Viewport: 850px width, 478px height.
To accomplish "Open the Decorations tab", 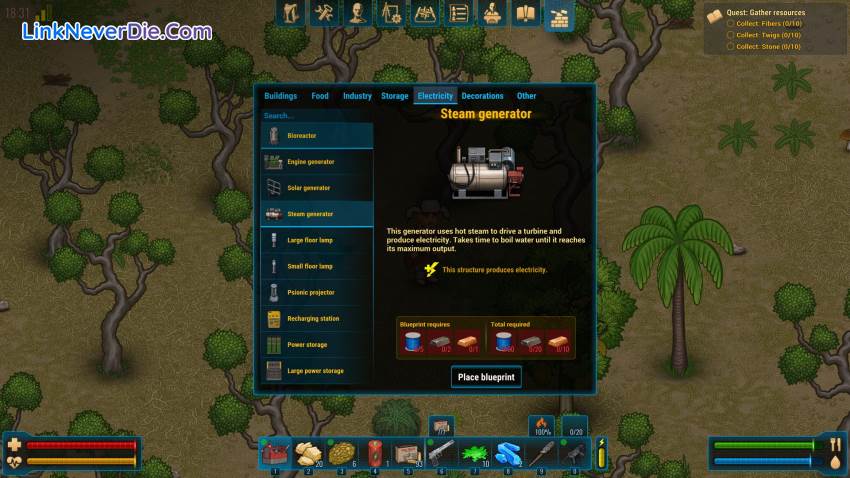I will pyautogui.click(x=482, y=96).
